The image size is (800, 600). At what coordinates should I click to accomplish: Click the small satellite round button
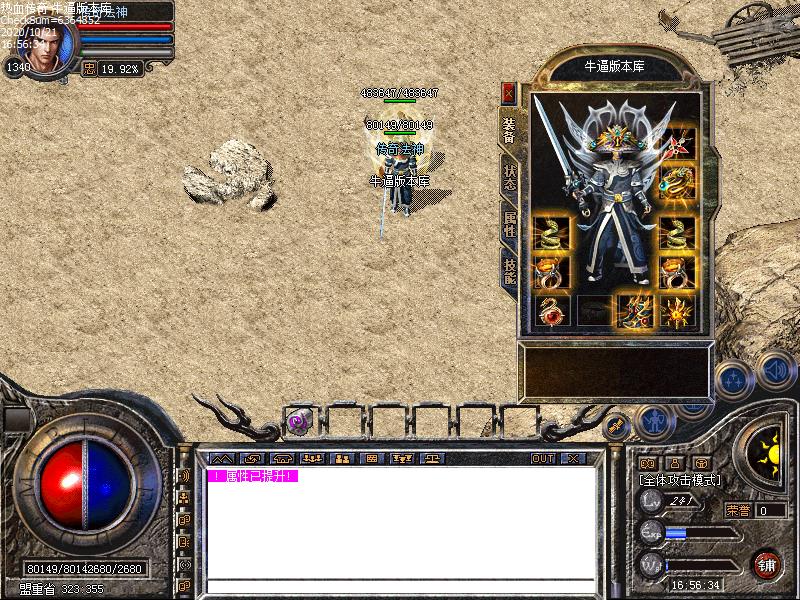click(616, 427)
